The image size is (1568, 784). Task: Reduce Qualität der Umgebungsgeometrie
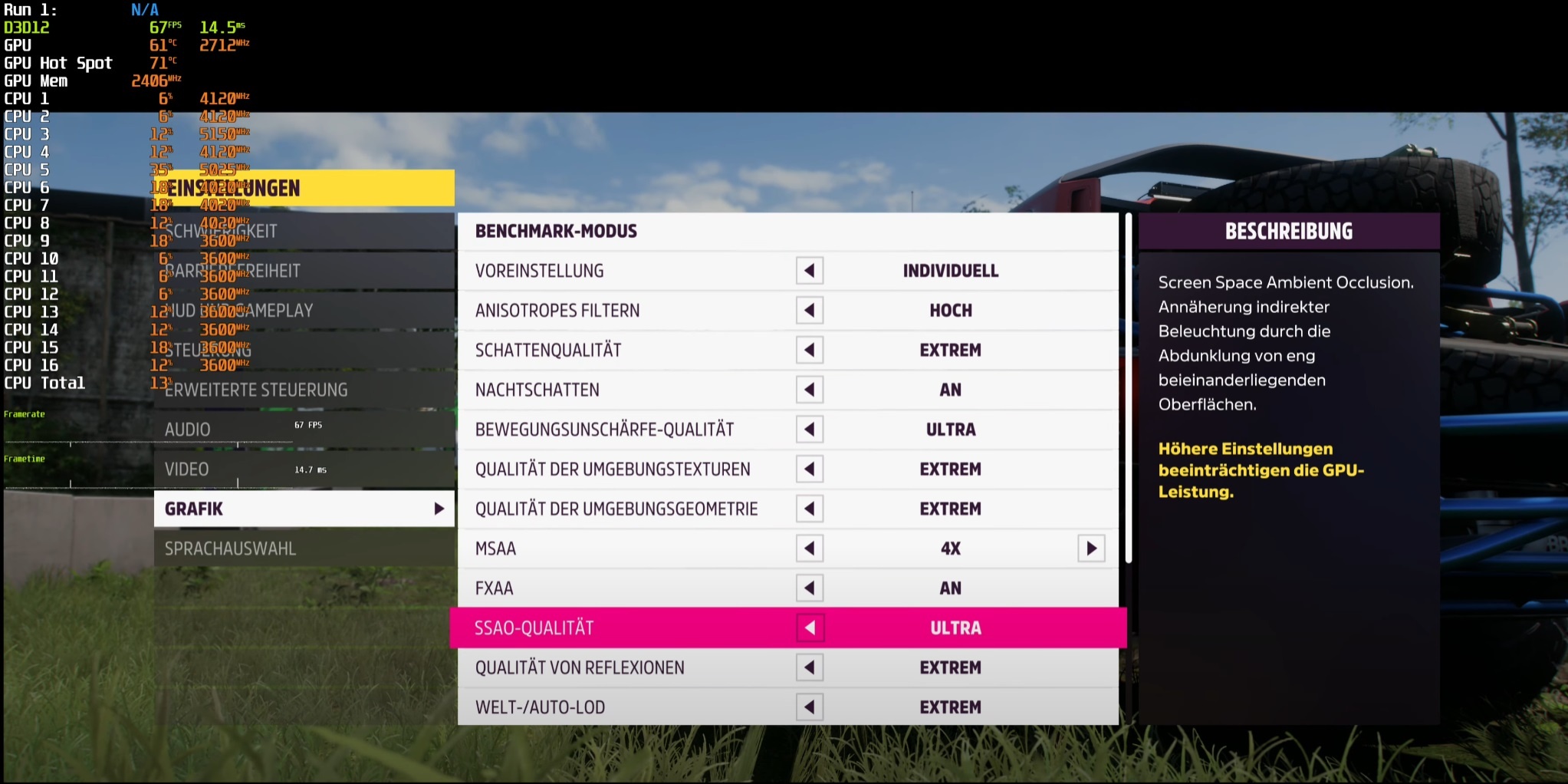click(x=810, y=509)
